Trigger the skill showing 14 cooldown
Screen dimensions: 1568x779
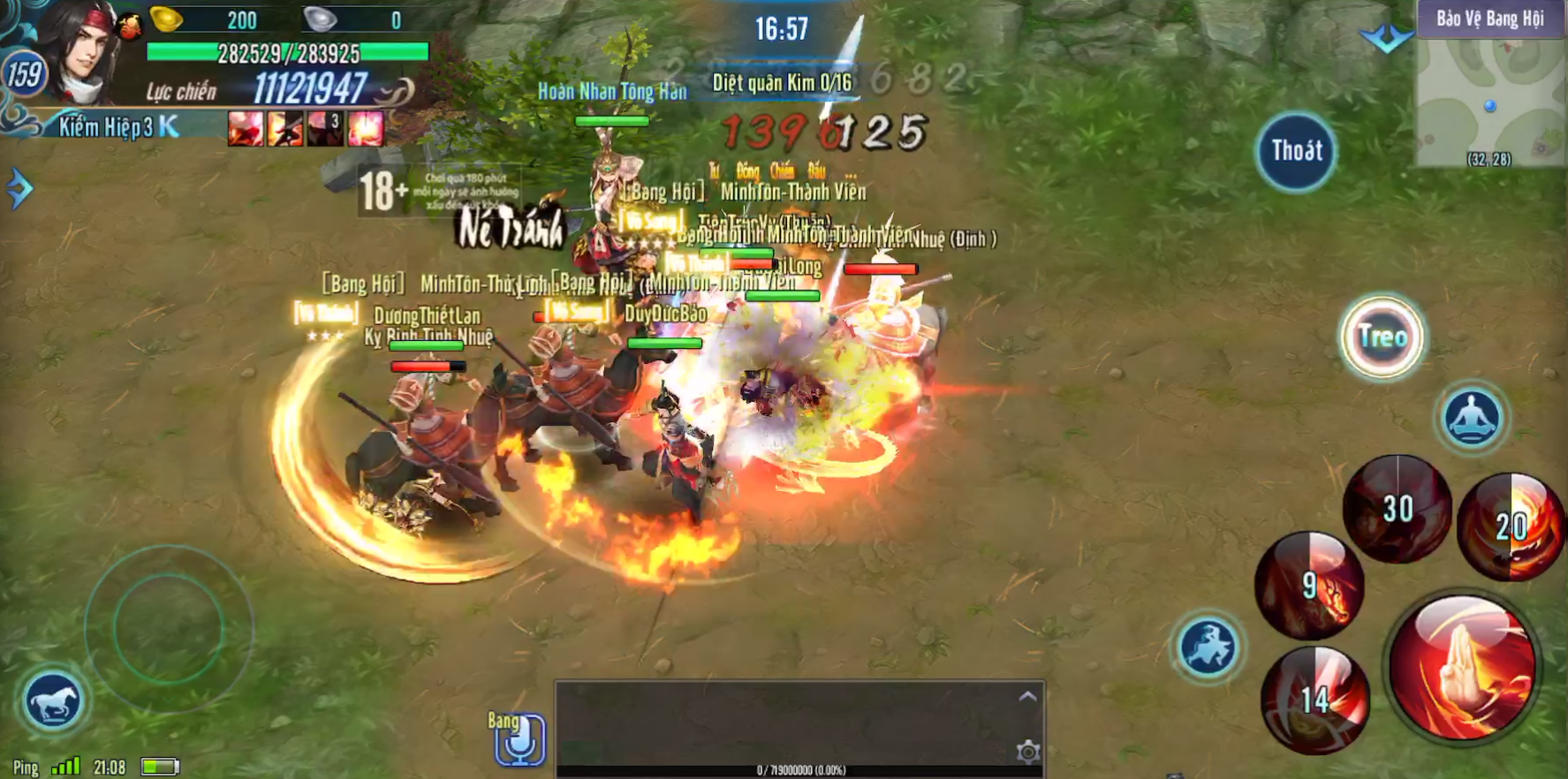coord(1314,700)
